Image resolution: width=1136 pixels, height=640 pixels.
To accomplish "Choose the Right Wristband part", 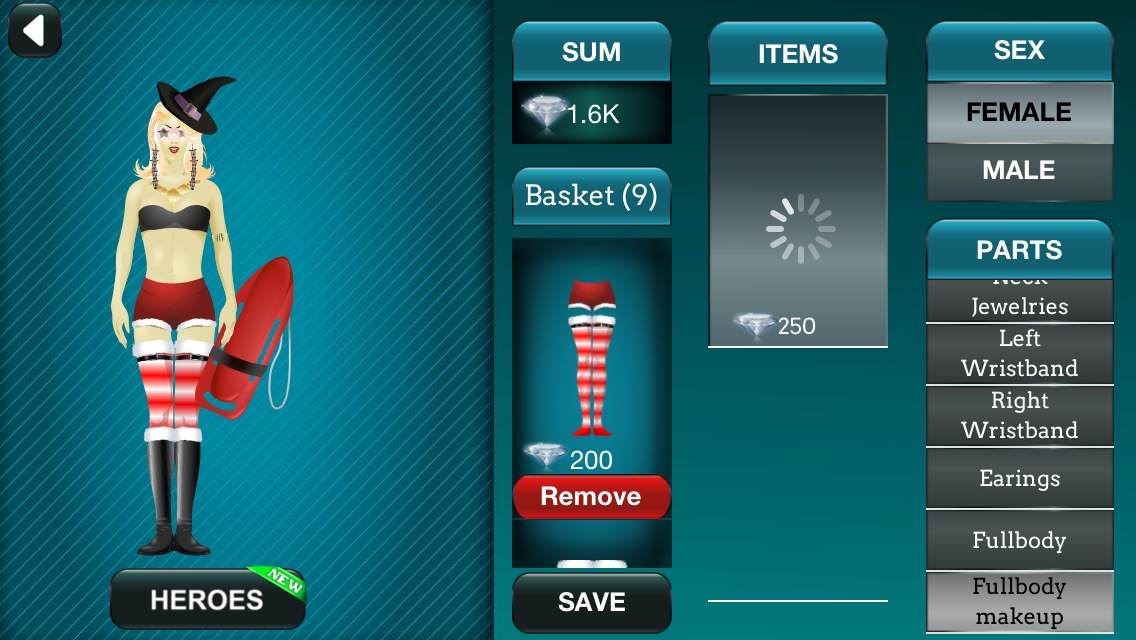I will pyautogui.click(x=1019, y=416).
